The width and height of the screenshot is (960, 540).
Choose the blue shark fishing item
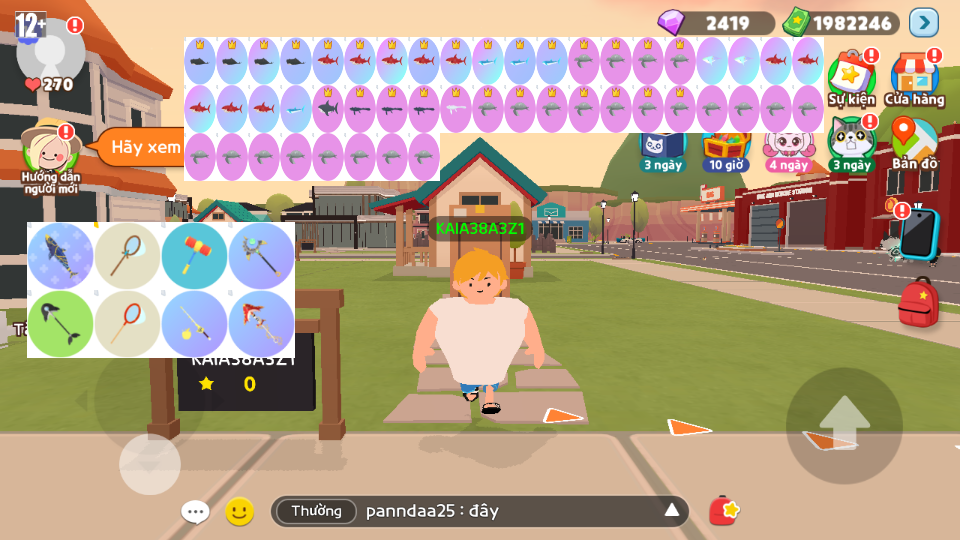[61, 256]
